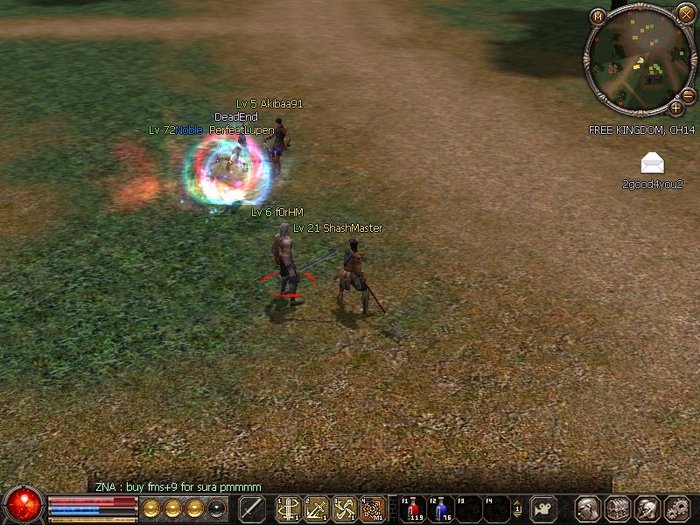700x525 pixels.
Task: Activate the third skill in the quickslot bar
Action: (345, 508)
